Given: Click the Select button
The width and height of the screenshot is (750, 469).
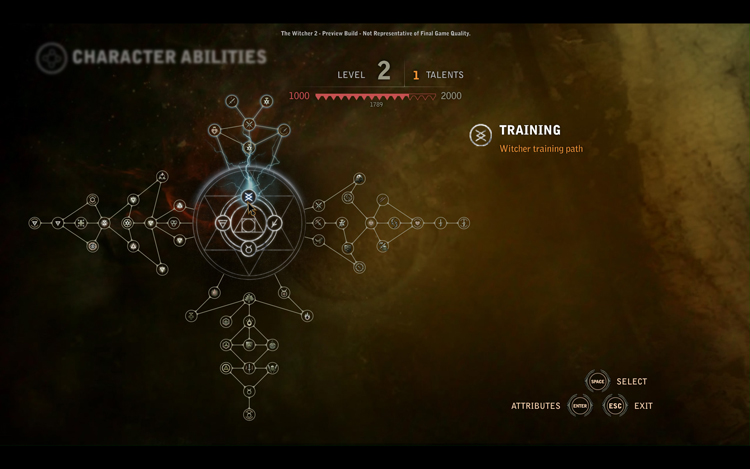Looking at the screenshot, I should point(598,381).
